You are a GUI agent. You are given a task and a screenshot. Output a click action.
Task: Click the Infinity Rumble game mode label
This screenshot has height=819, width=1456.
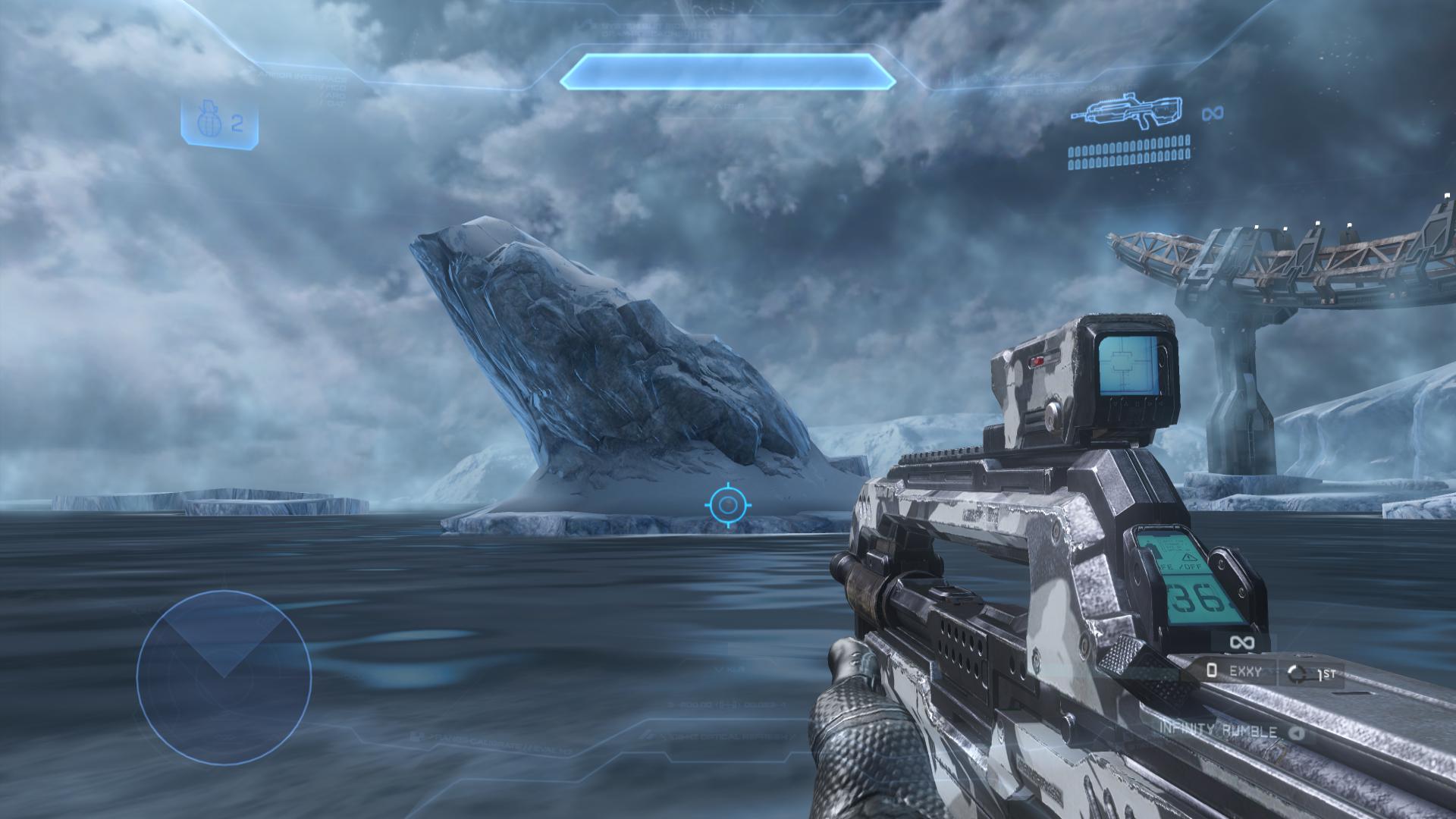(x=1216, y=732)
